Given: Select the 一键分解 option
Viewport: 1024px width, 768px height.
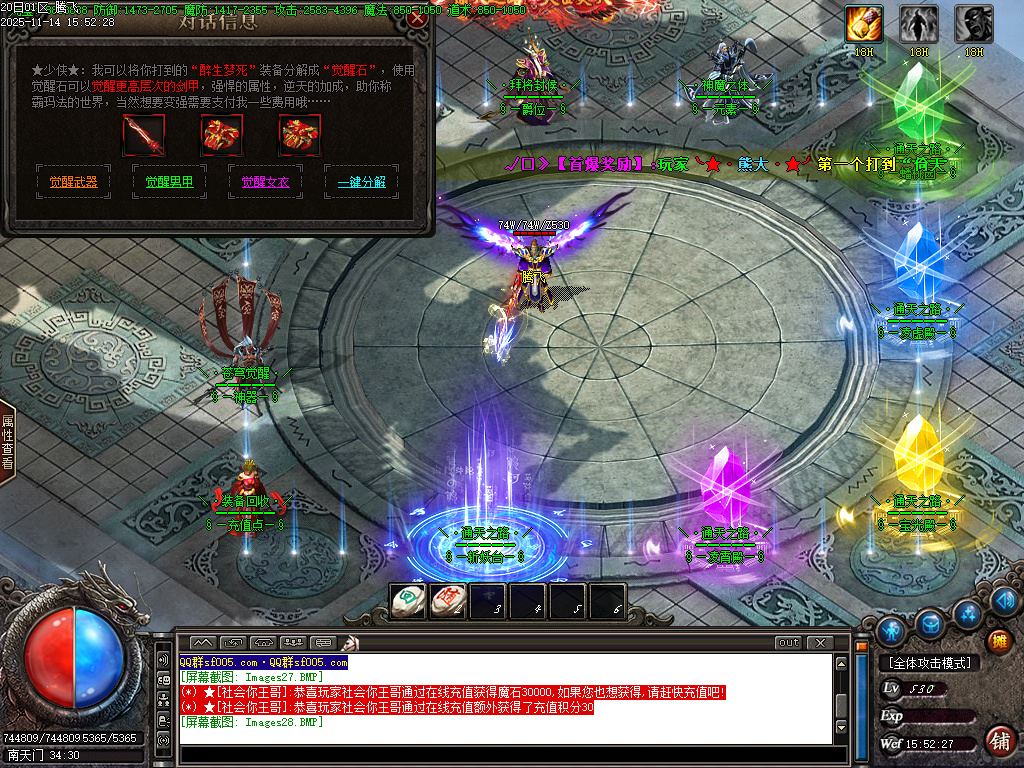Looking at the screenshot, I should [361, 182].
